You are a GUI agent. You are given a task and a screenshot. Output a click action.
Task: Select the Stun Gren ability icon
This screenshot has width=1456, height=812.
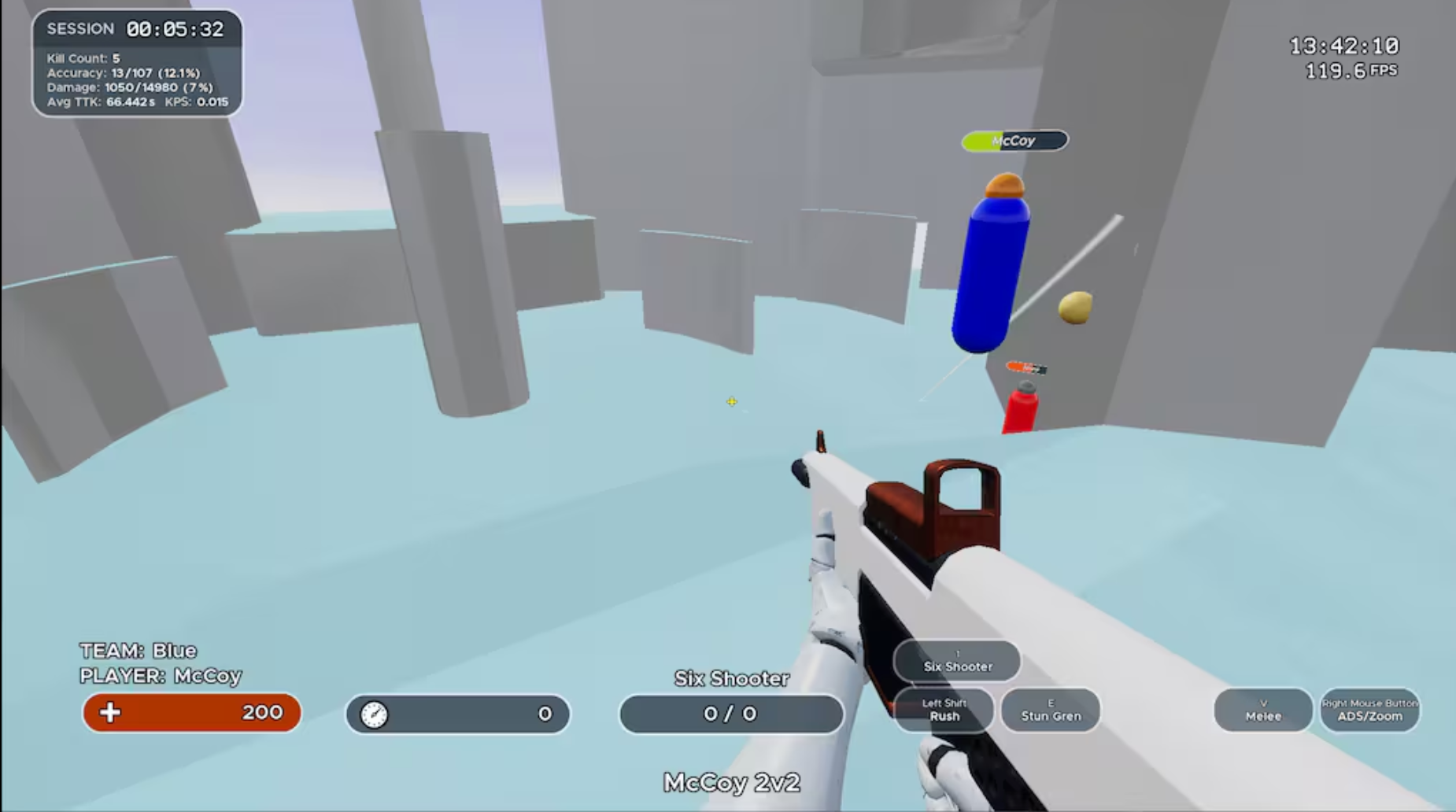1050,710
